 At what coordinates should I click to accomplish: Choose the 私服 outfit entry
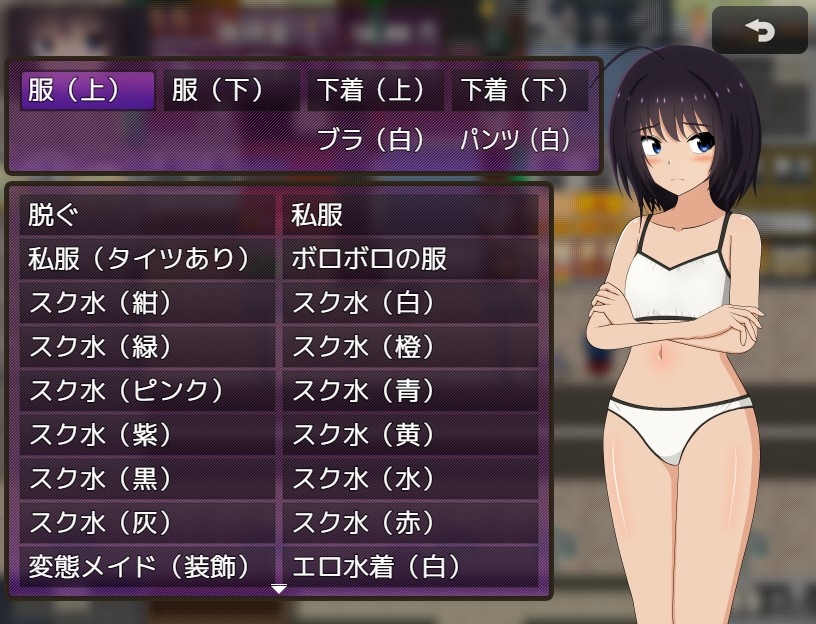410,215
